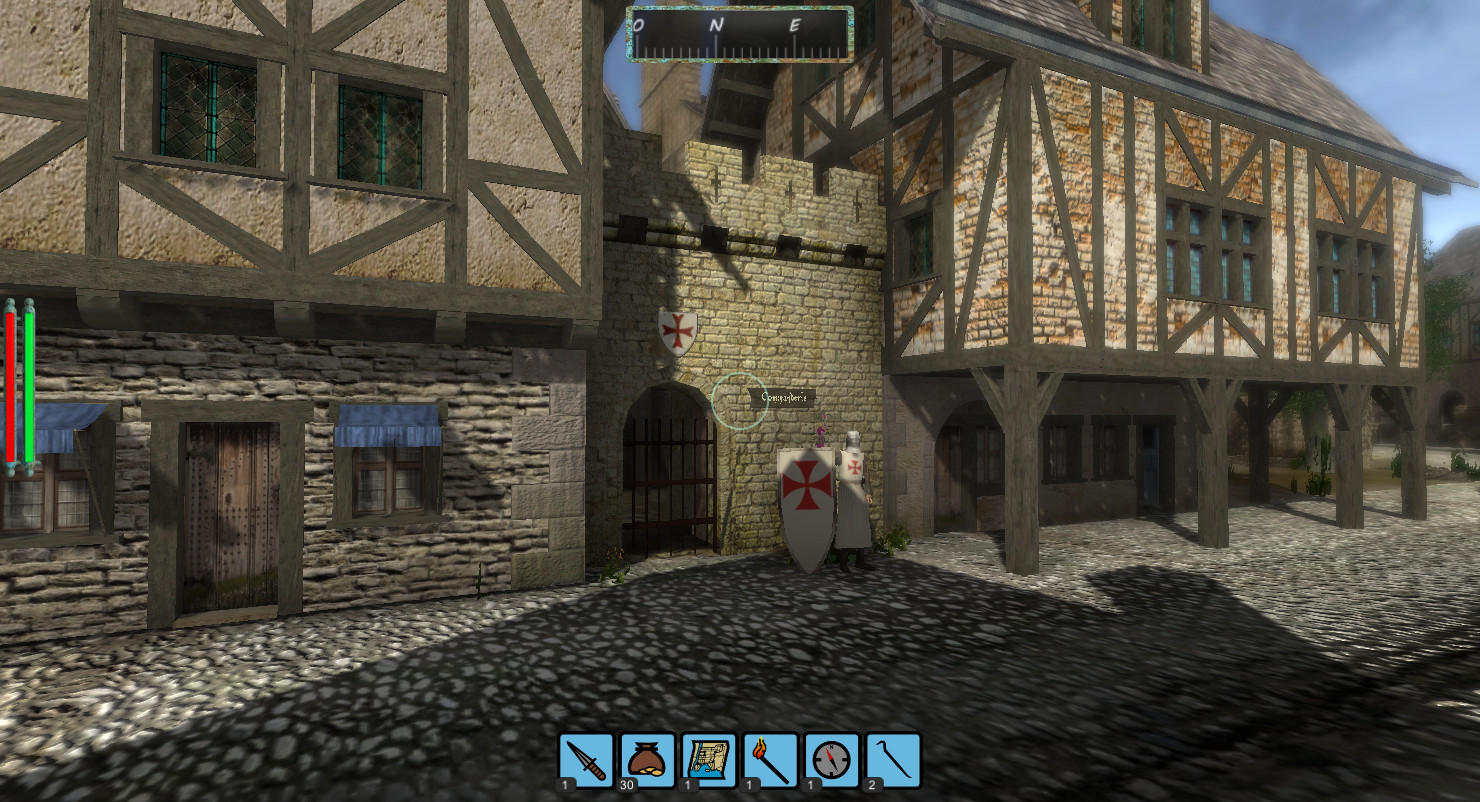The width and height of the screenshot is (1480, 802).
Task: Equip the burning torch
Action: click(771, 761)
